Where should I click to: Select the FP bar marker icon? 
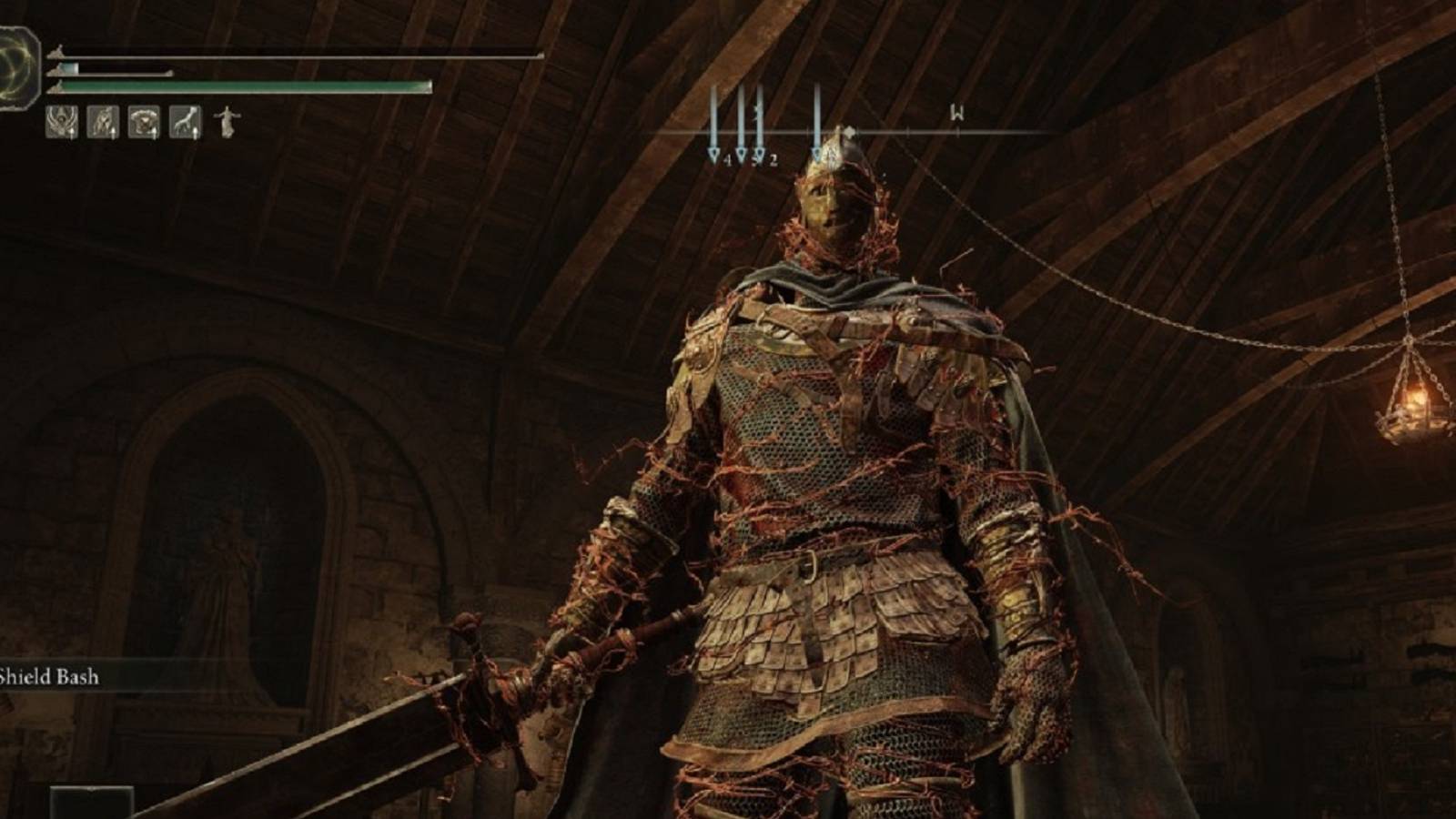click(56, 70)
